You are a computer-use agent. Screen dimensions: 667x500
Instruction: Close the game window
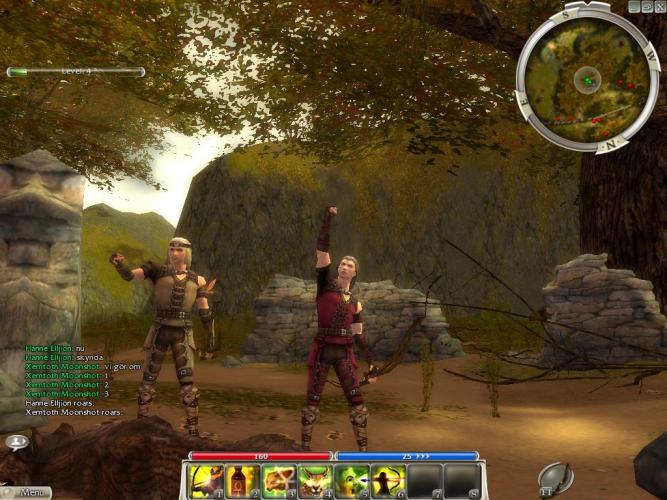(659, 6)
